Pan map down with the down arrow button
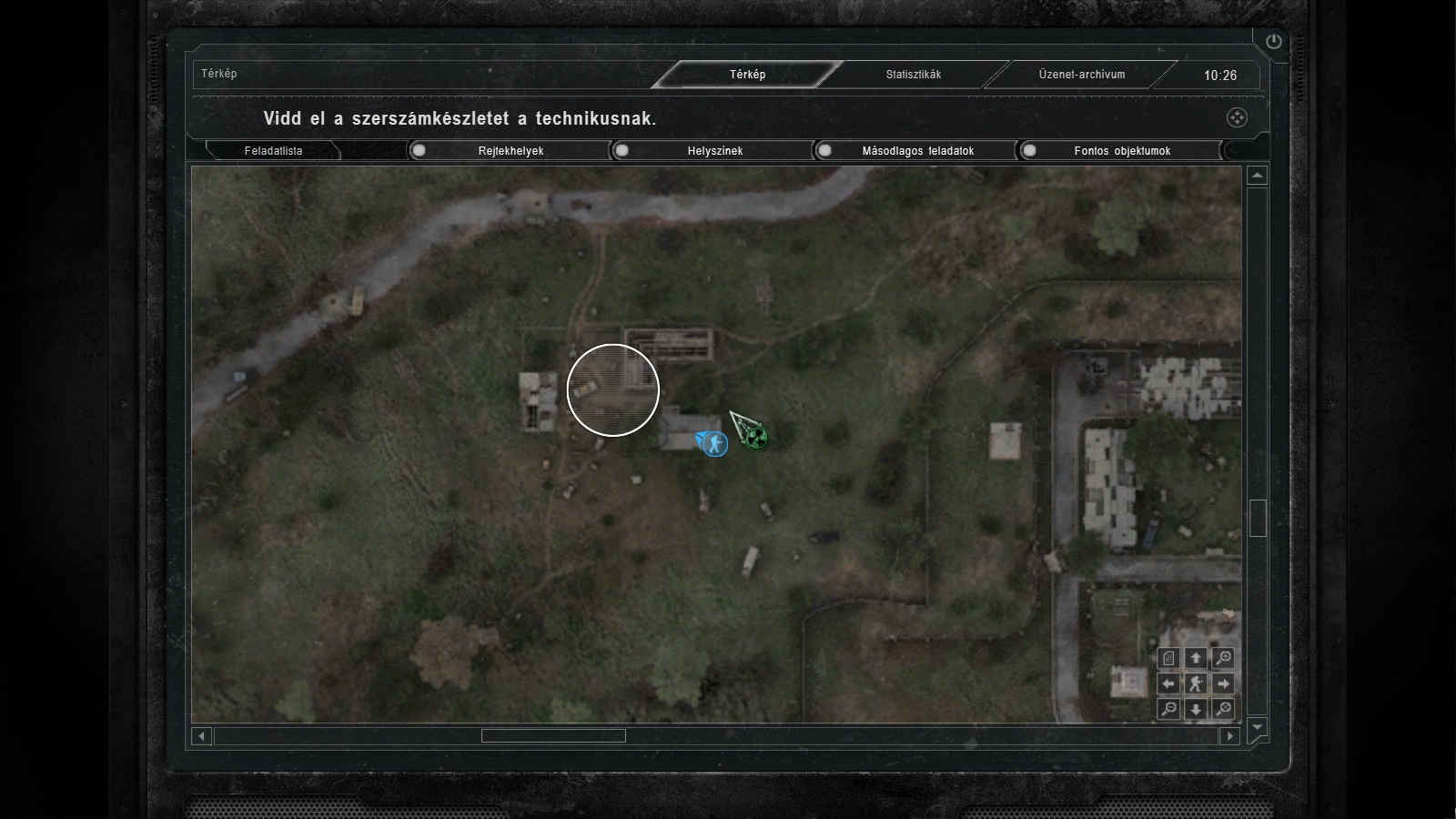 tap(1196, 709)
